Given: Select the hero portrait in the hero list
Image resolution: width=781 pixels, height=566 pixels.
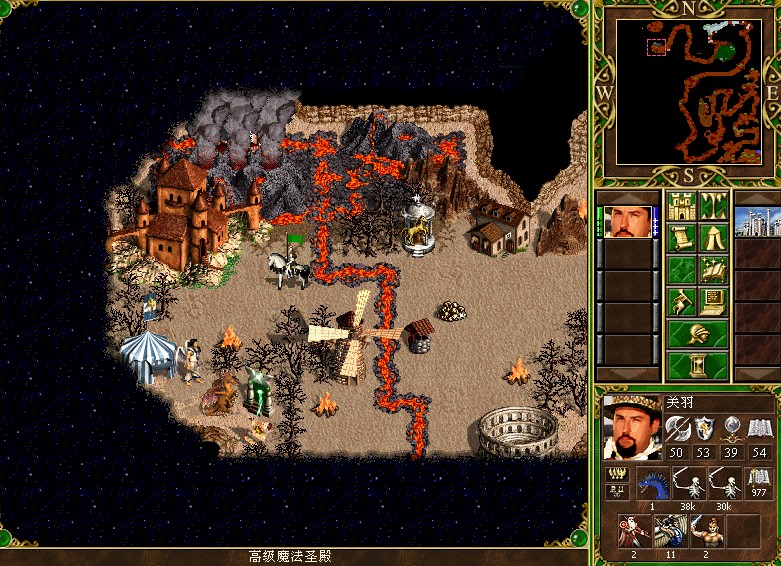Looking at the screenshot, I should coord(627,222).
